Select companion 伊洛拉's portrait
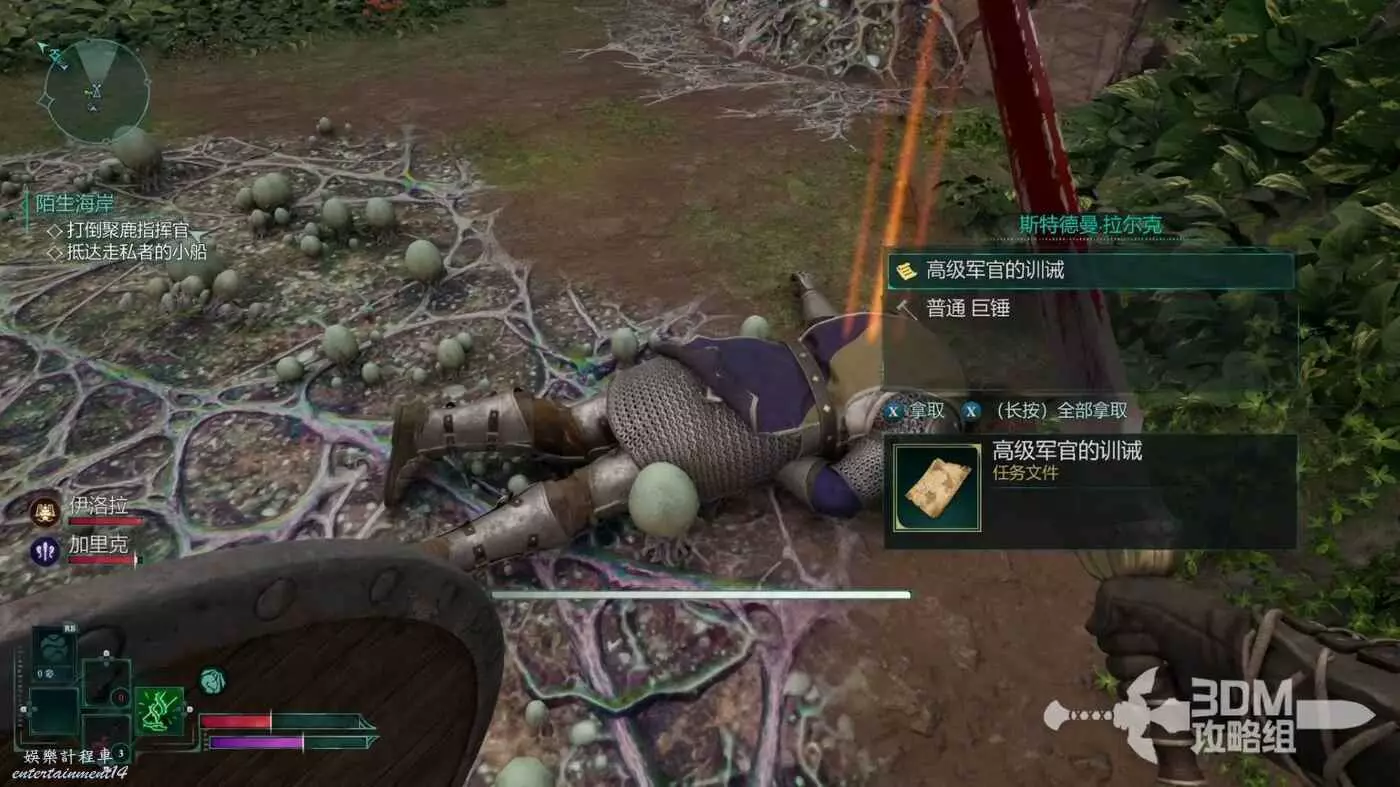This screenshot has height=787, width=1400. [45, 511]
